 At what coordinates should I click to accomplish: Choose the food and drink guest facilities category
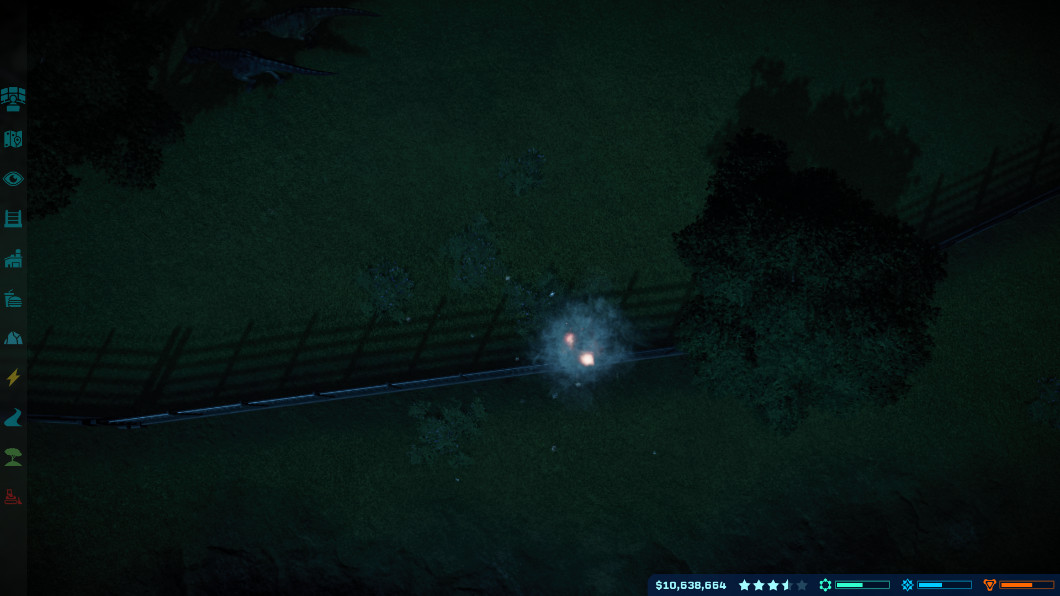coord(13,298)
